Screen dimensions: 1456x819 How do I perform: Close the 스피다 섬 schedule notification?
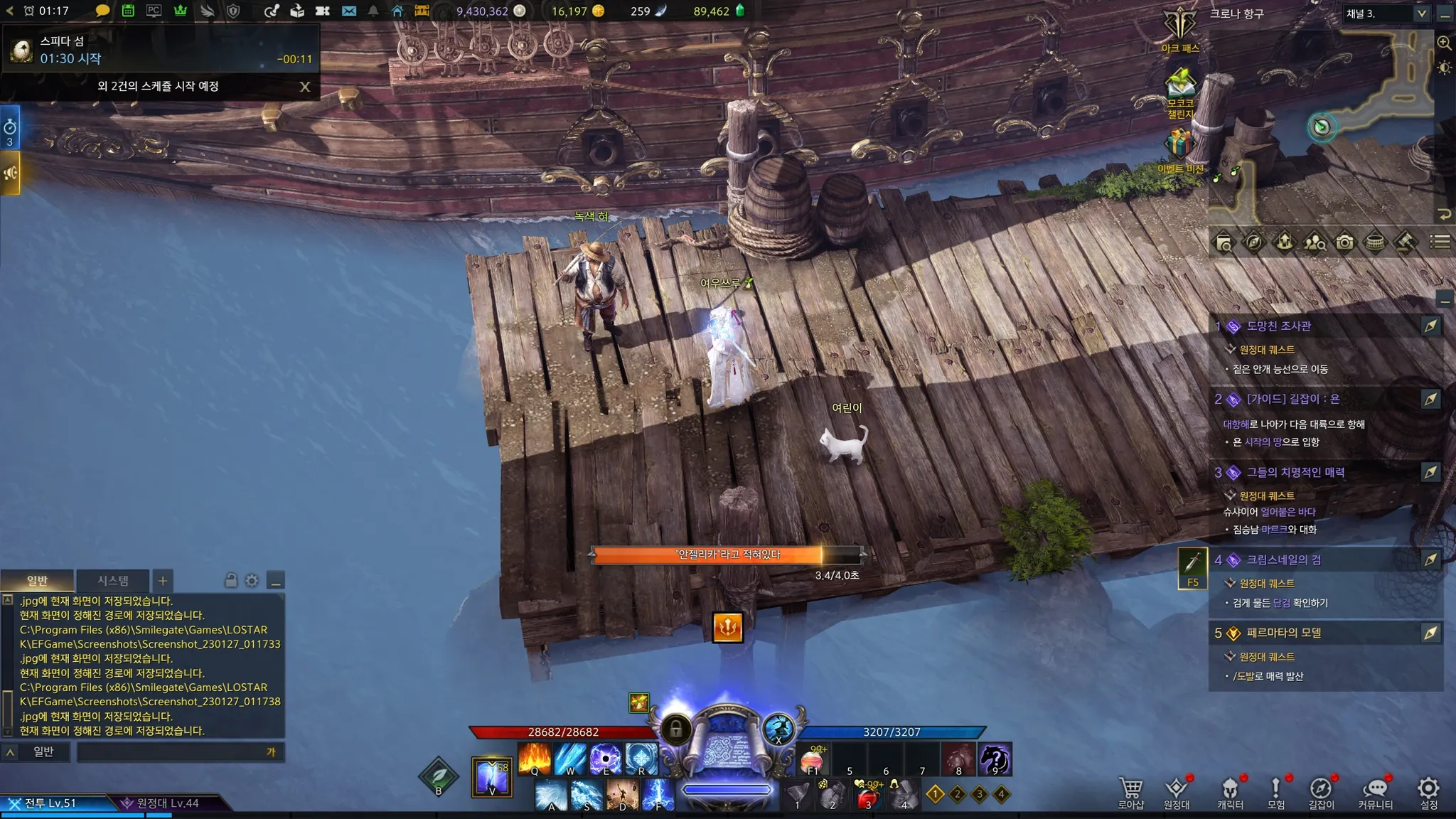click(x=305, y=87)
